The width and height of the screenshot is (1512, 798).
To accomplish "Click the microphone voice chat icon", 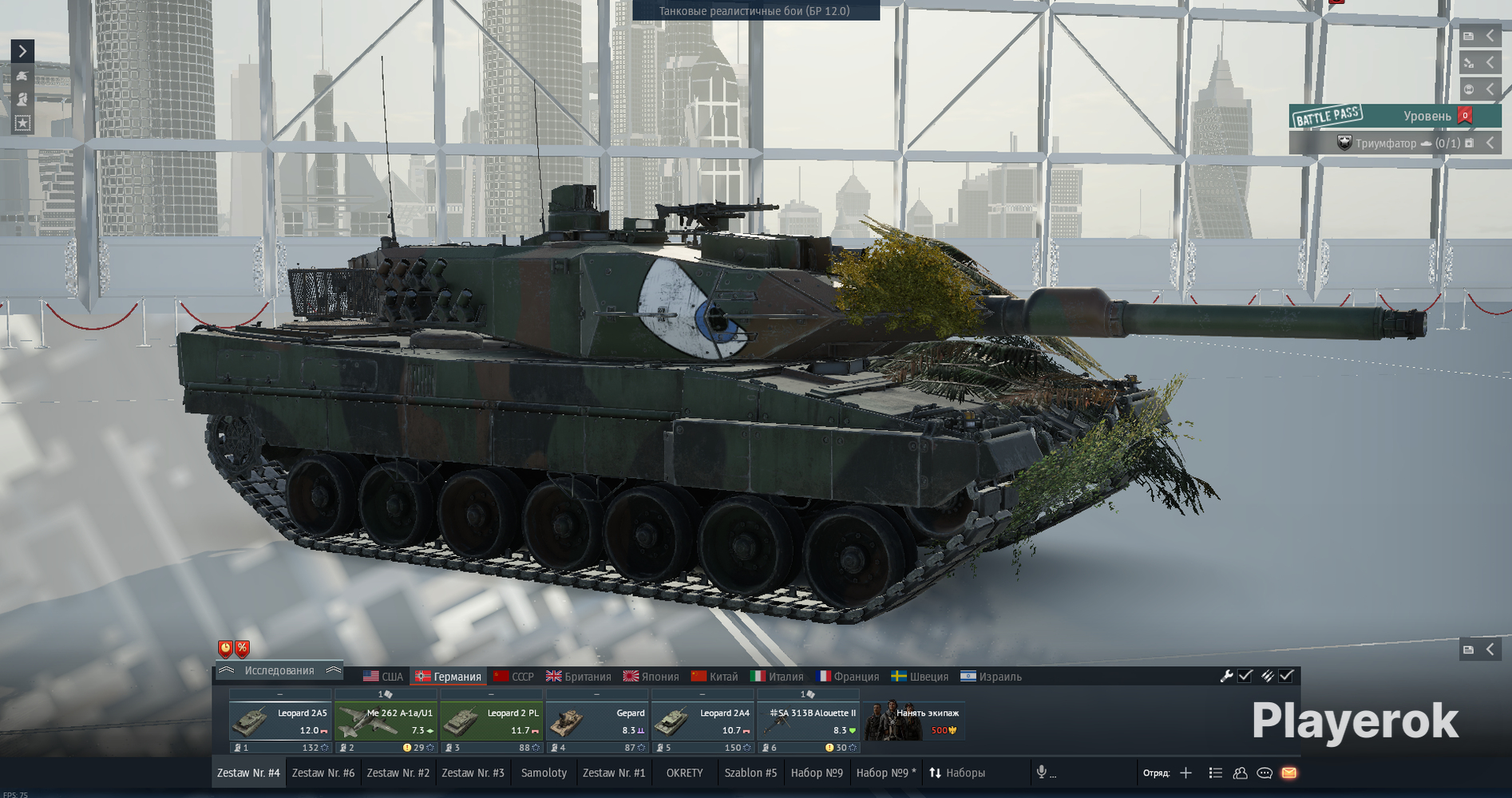I will (x=1042, y=772).
